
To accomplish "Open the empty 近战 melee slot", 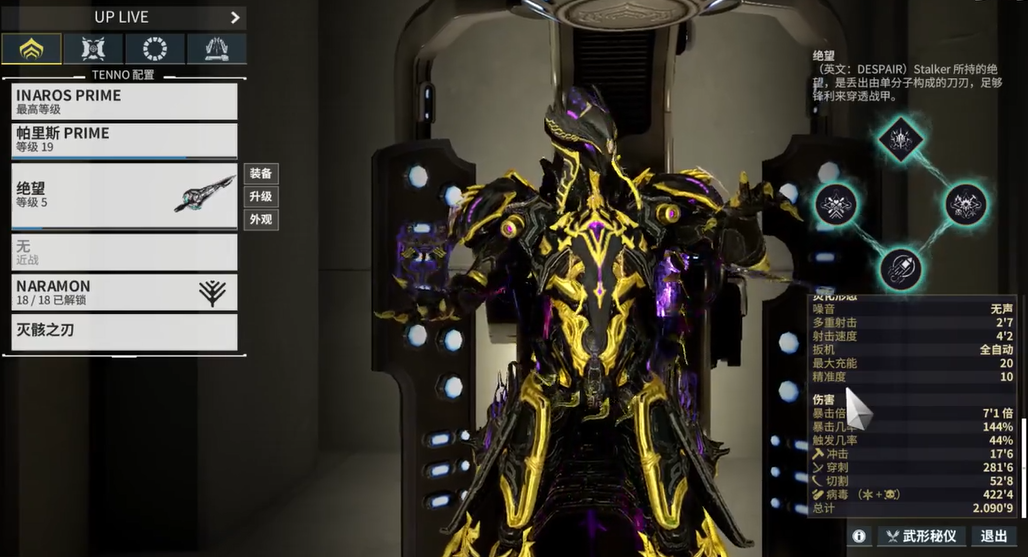I will 124,251.
